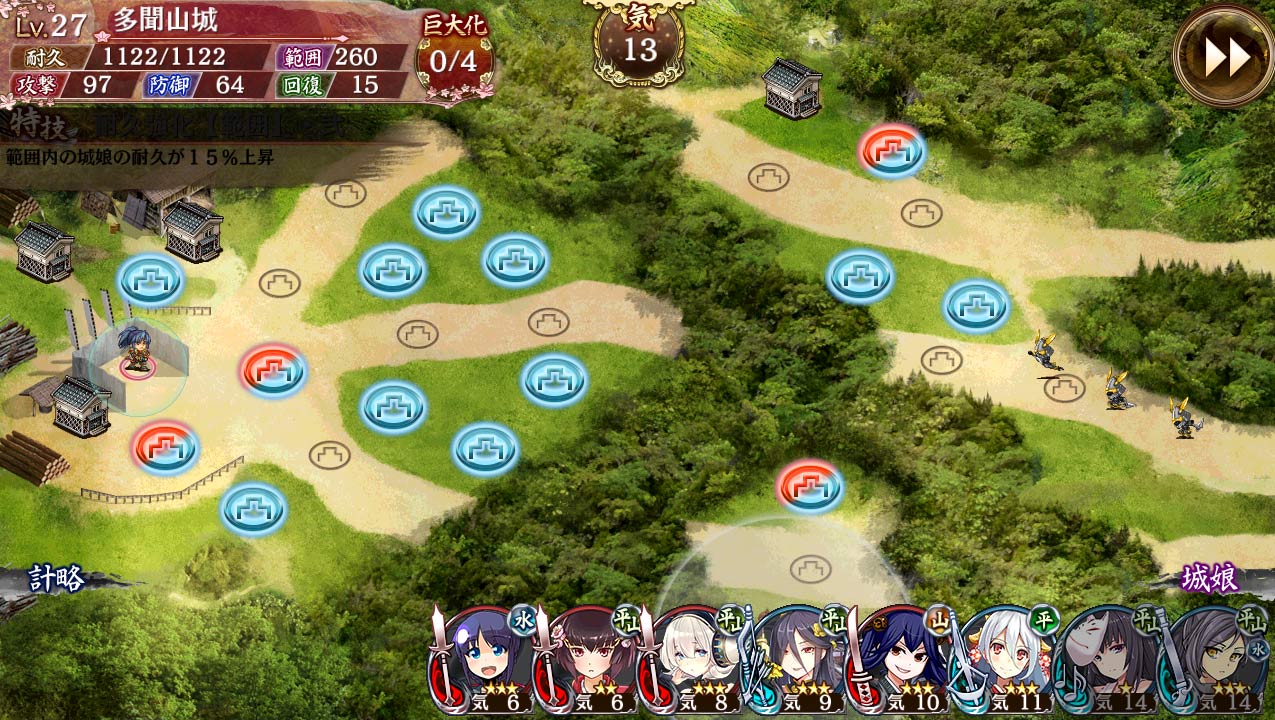The image size is (1275, 720).
Task: Switch to the 城娘 castle girl list
Action: (1210, 578)
